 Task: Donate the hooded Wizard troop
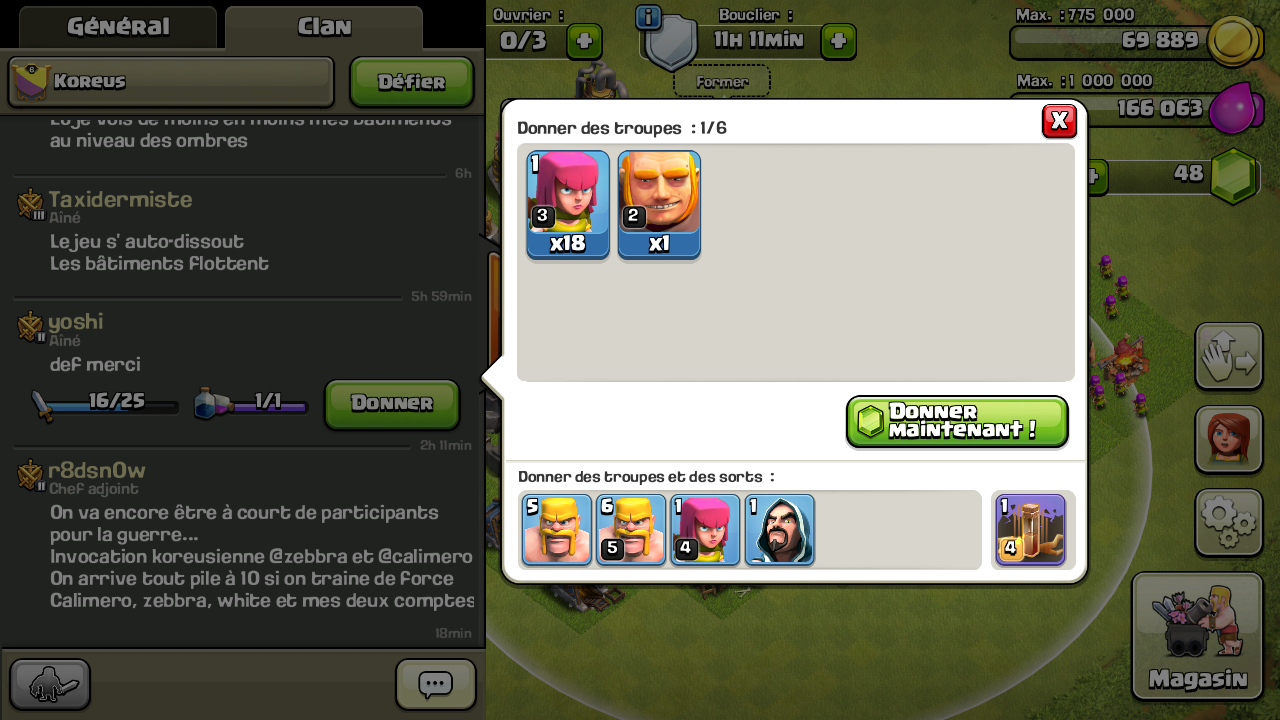(x=780, y=530)
